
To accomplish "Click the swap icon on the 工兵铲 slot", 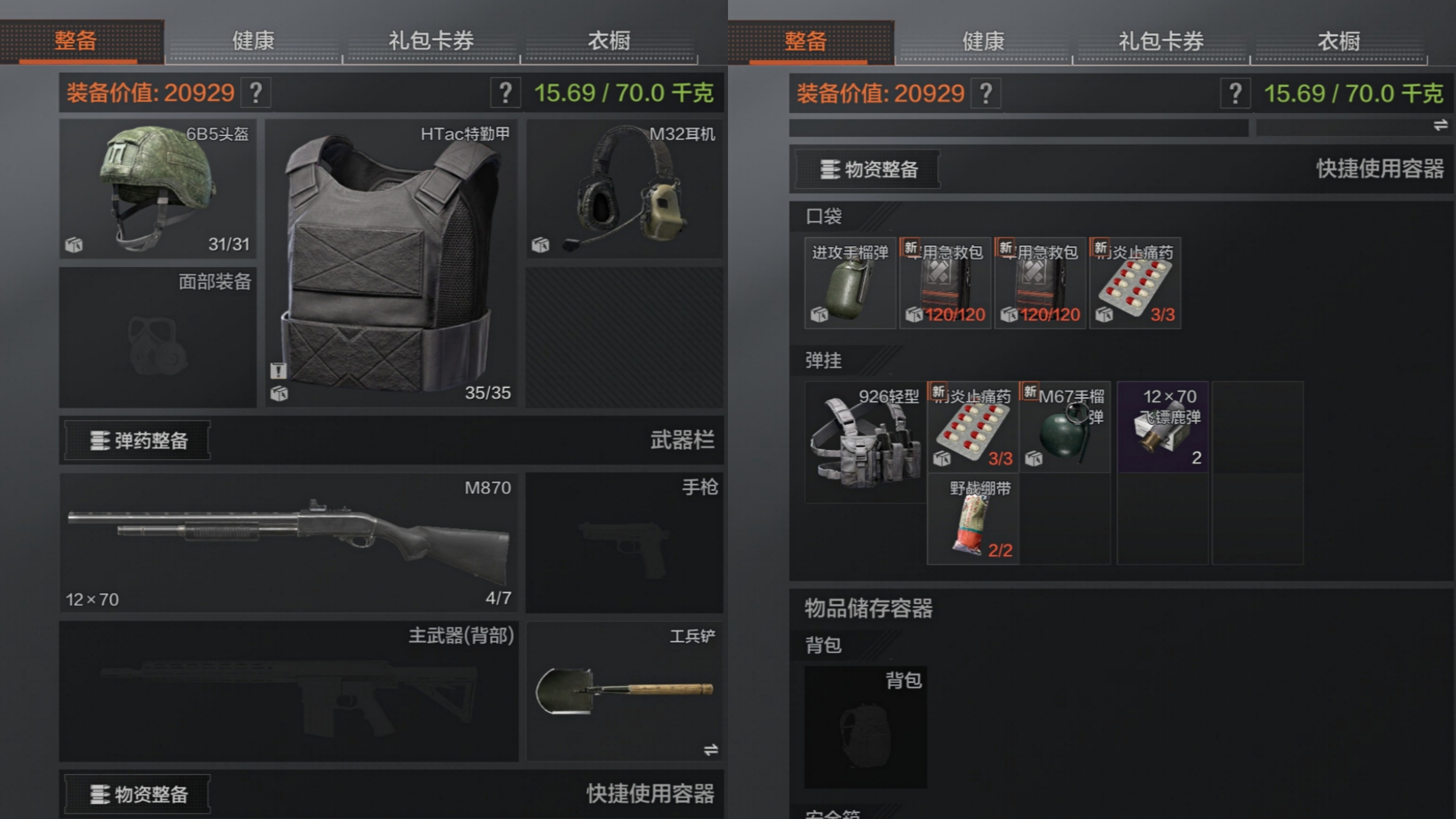I will [712, 750].
